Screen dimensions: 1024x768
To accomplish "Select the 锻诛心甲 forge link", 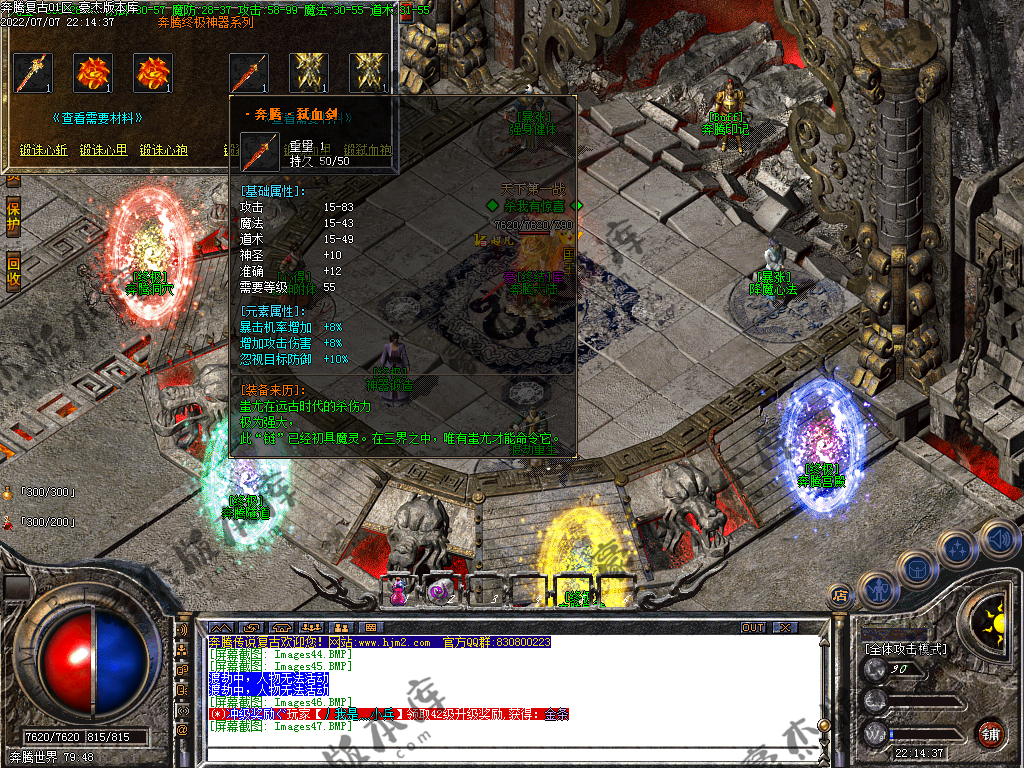I will point(104,150).
